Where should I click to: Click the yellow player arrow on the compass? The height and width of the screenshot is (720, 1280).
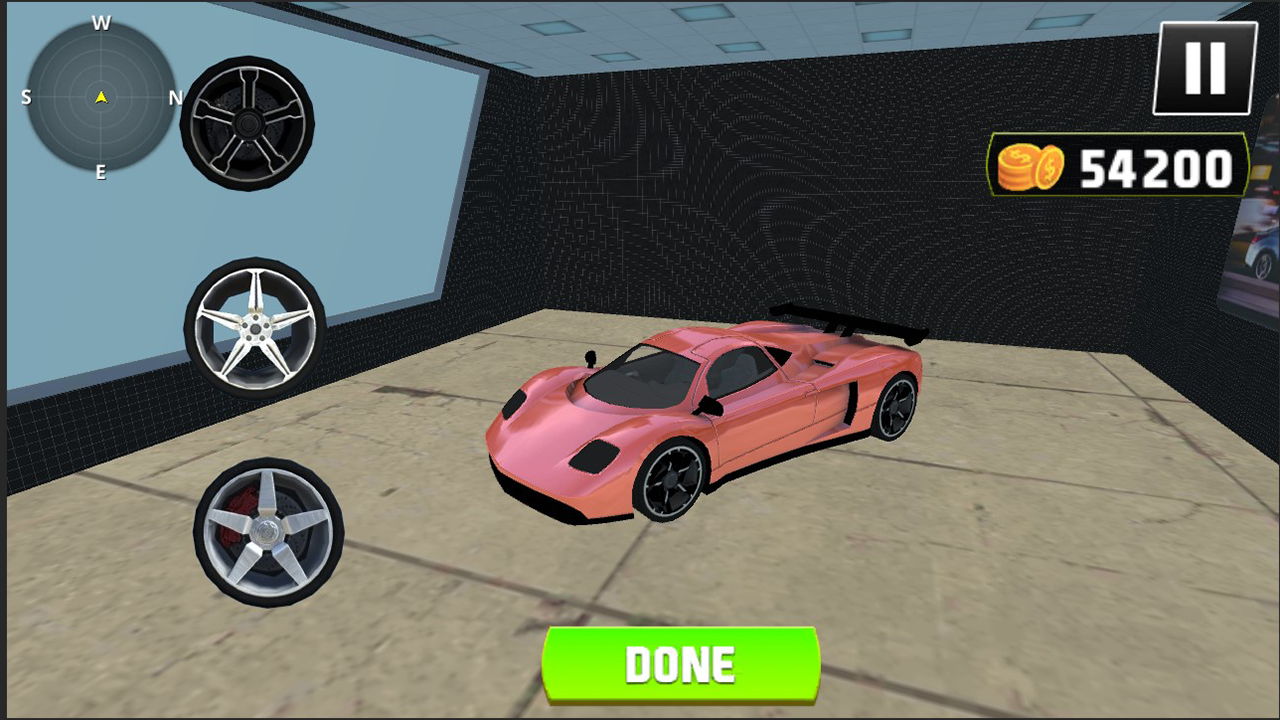(100, 97)
